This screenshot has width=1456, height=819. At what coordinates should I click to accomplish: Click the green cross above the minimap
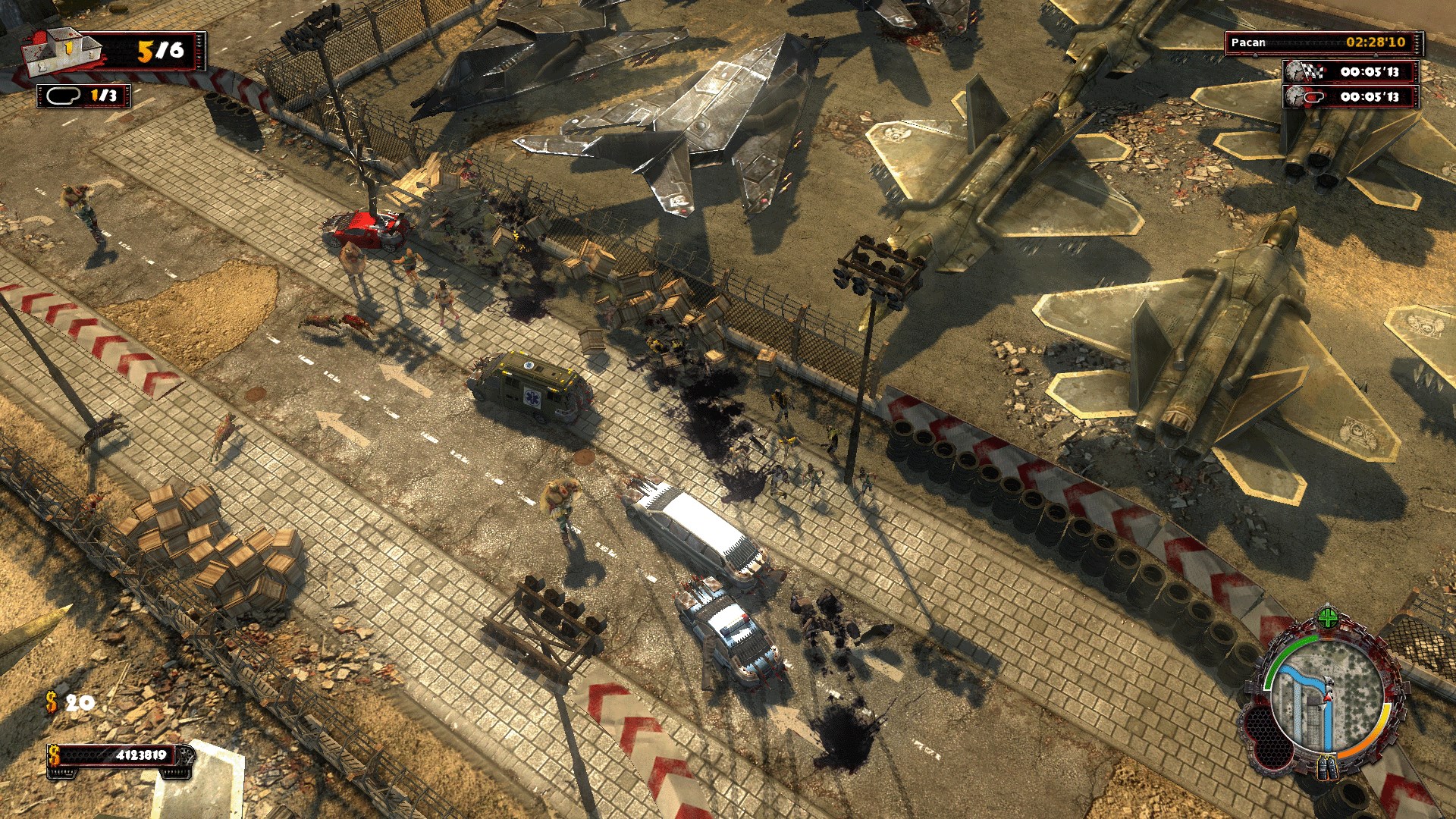click(1328, 617)
